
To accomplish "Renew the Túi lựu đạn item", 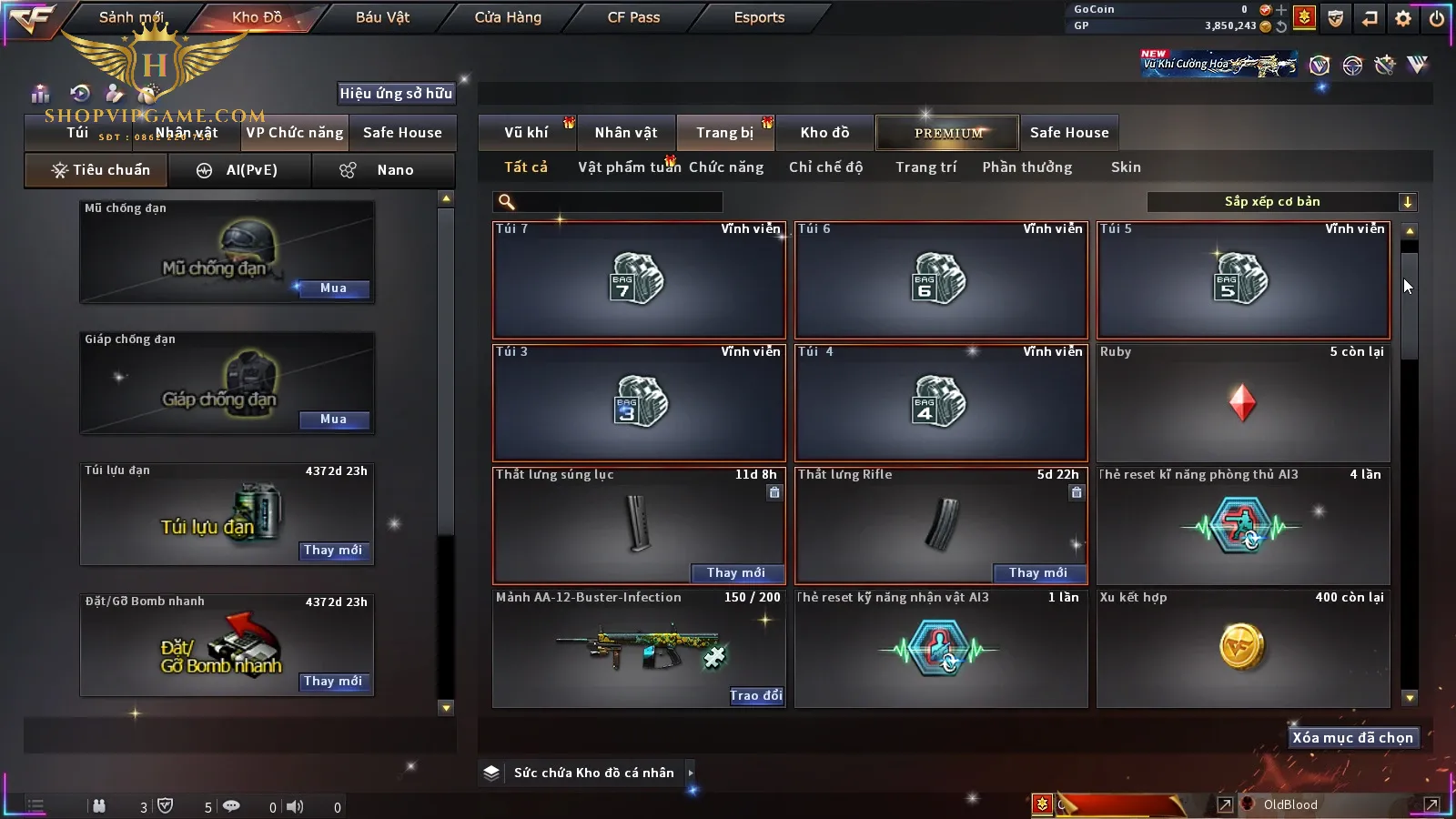I will [x=333, y=551].
